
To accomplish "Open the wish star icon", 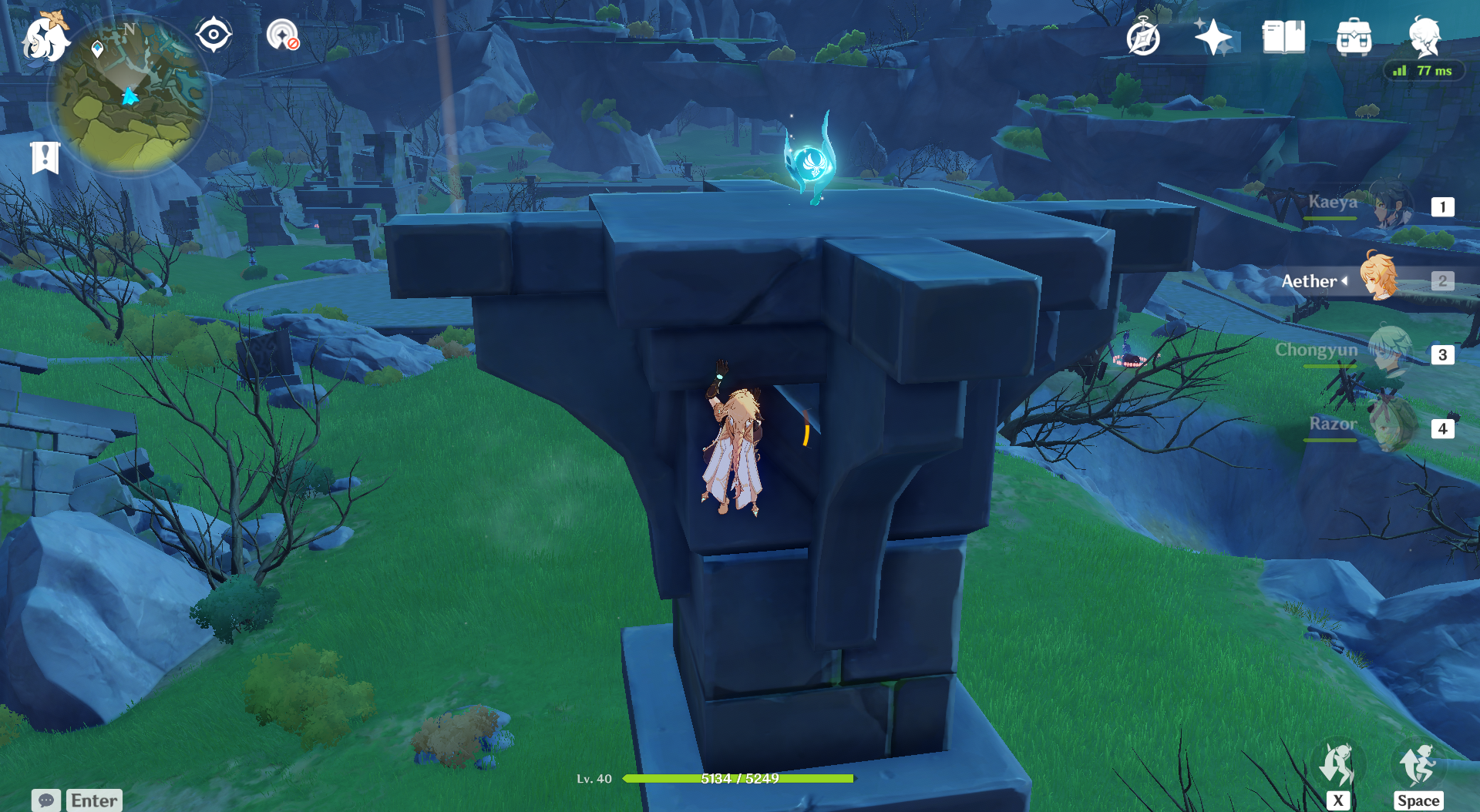I will click(x=1213, y=37).
